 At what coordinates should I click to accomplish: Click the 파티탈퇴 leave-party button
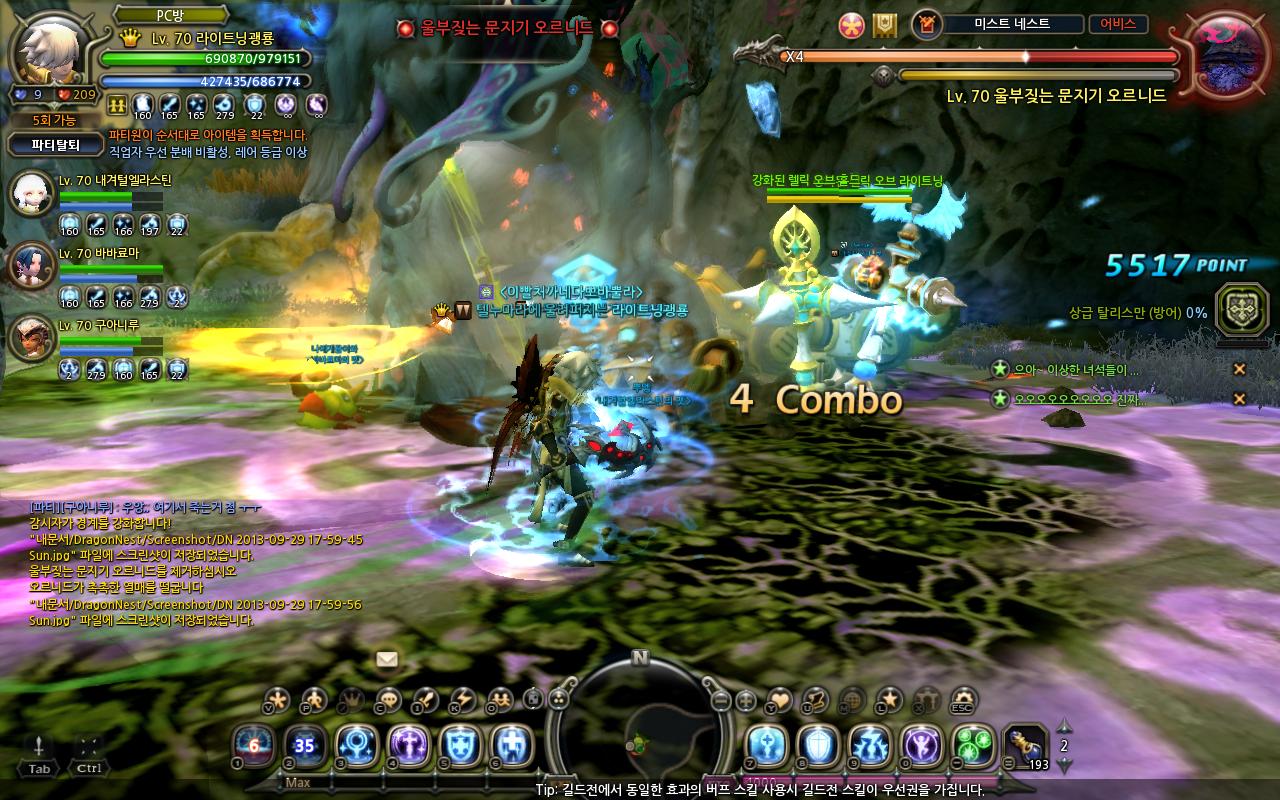55,144
